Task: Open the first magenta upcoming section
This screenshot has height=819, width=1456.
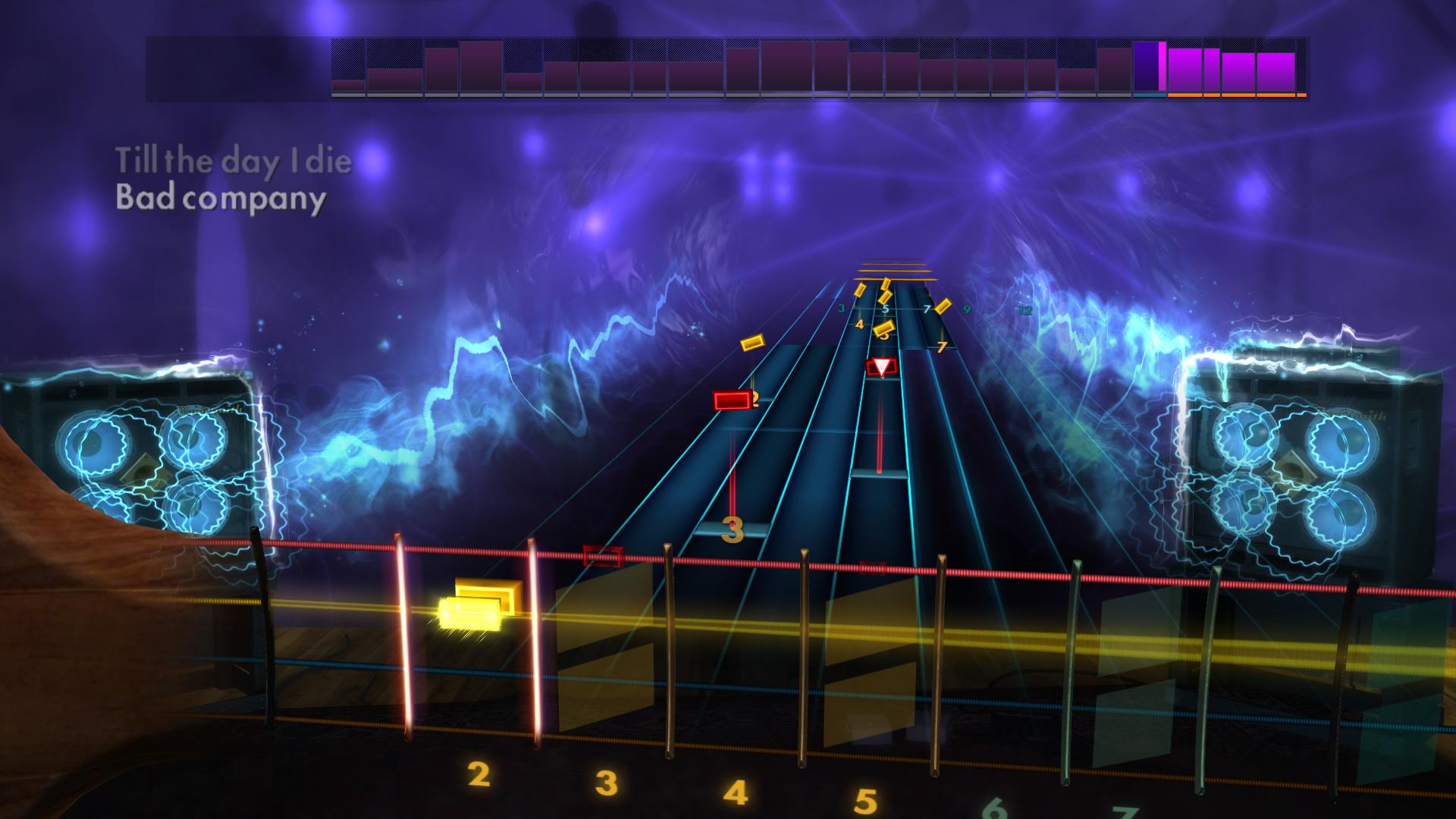Action: tap(1185, 71)
